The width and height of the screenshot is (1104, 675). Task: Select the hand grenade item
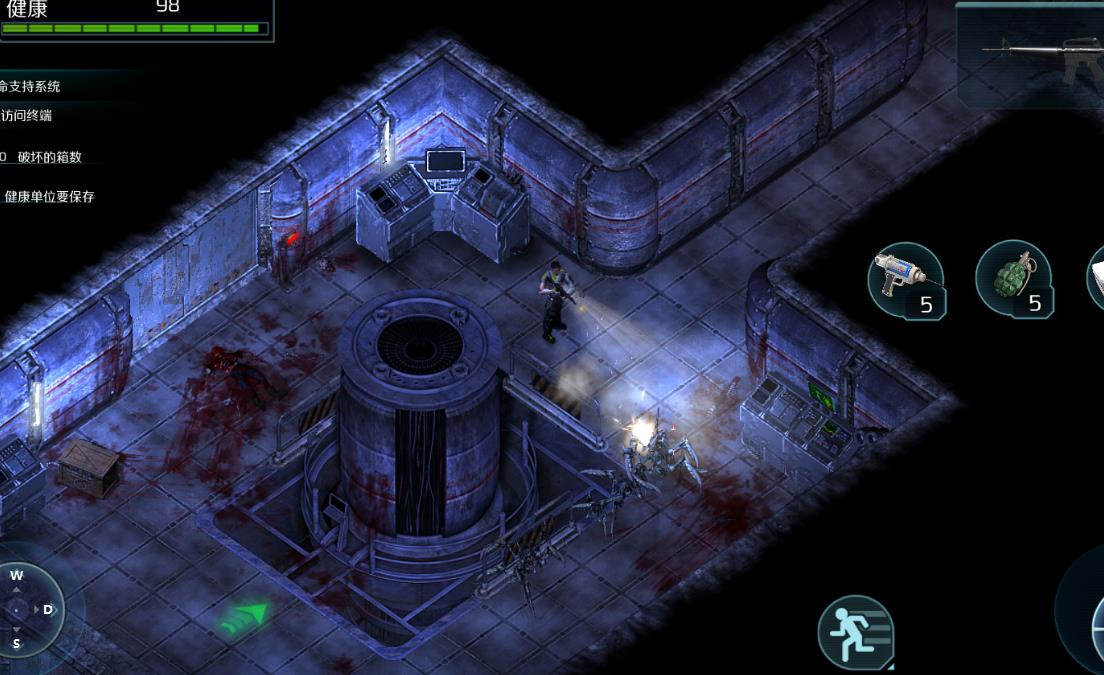[x=1012, y=279]
